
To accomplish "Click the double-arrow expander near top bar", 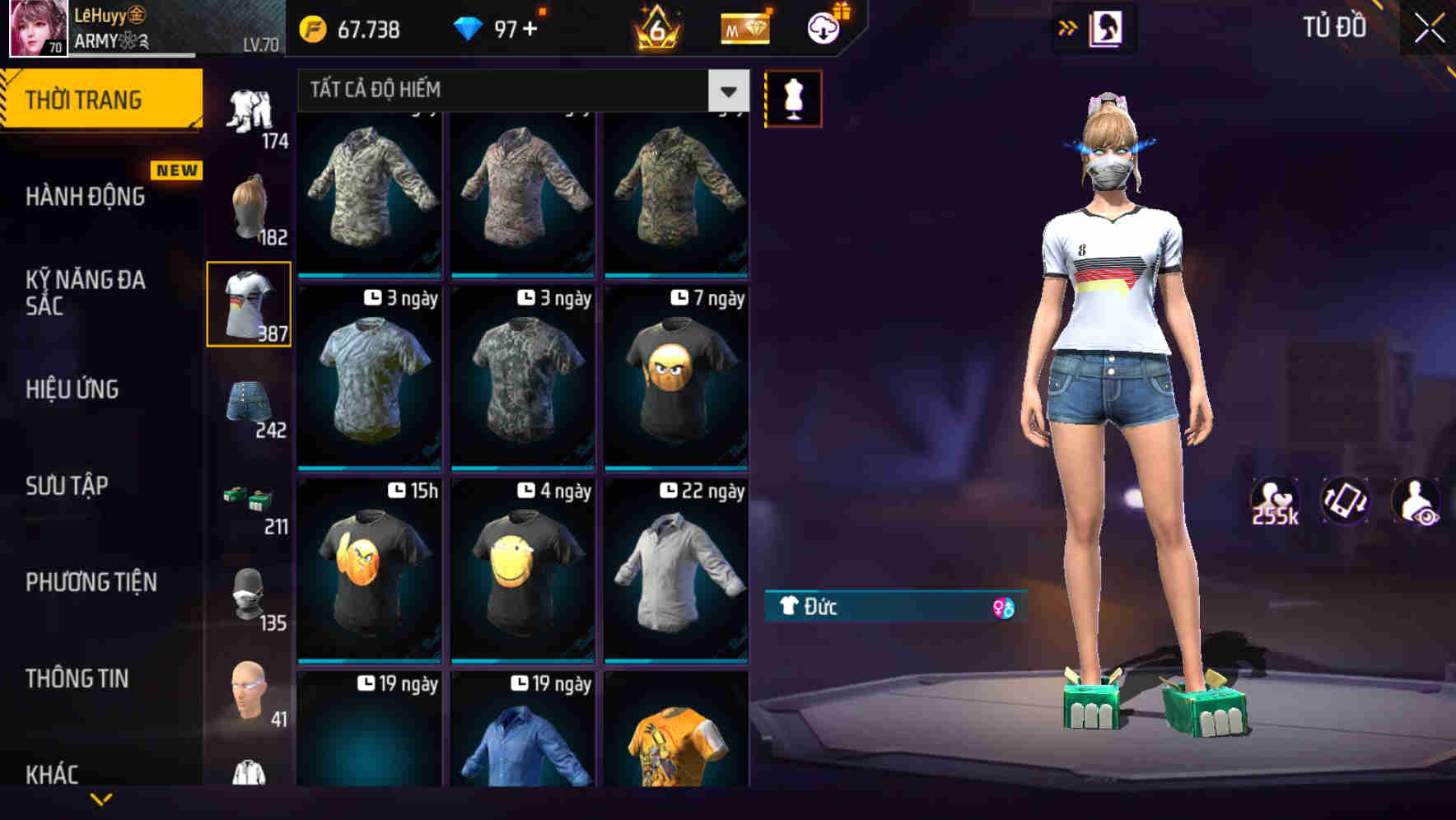I will click(1069, 26).
